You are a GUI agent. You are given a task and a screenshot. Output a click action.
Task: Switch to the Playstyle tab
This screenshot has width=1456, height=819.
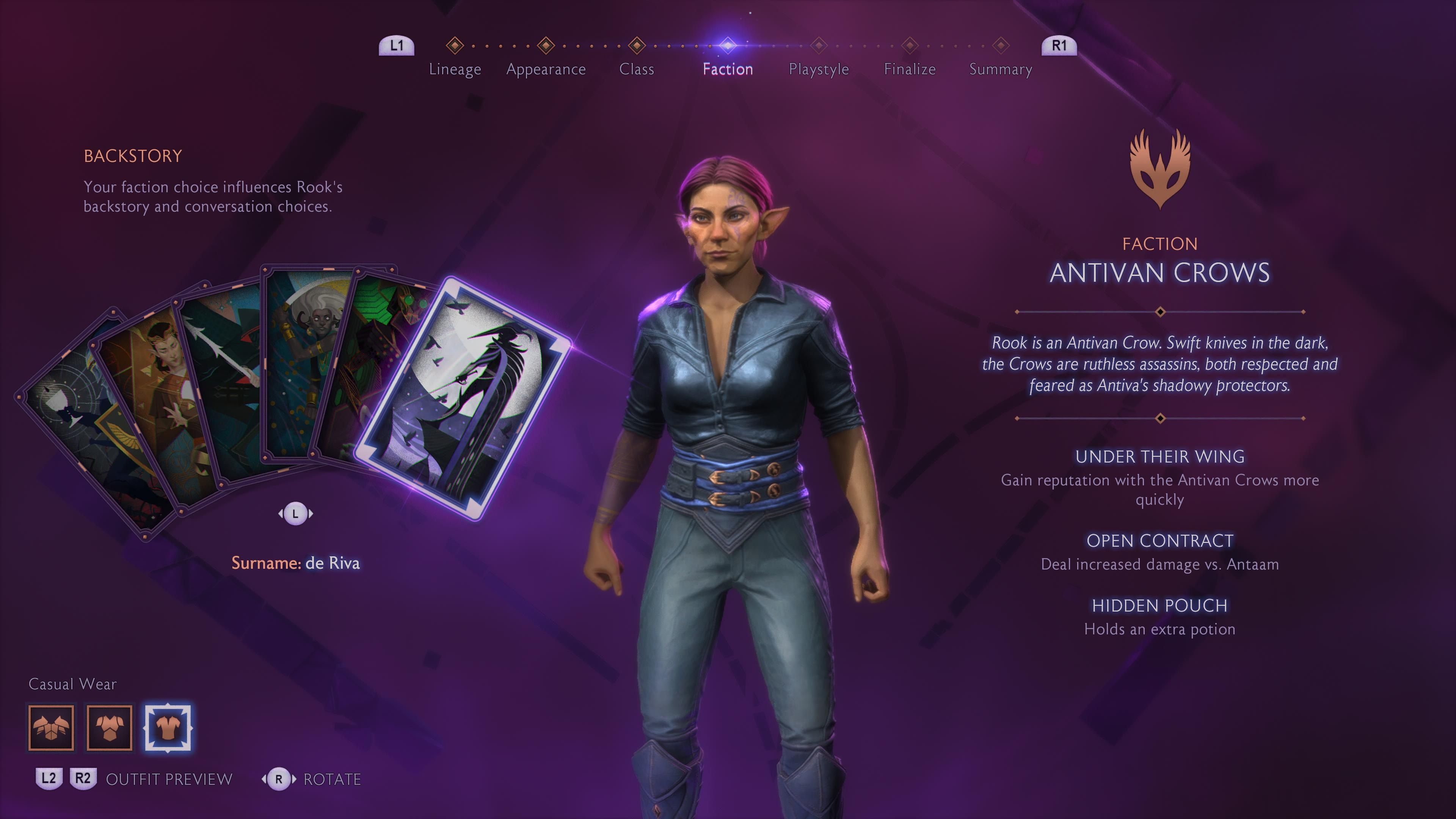[x=819, y=68]
